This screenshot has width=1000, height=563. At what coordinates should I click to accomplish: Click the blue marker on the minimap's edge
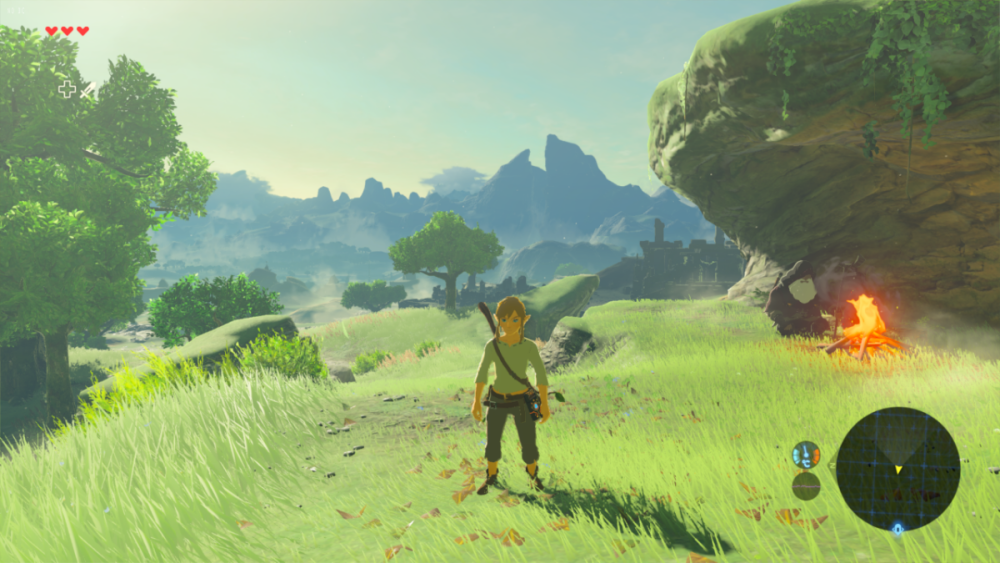pos(897,528)
